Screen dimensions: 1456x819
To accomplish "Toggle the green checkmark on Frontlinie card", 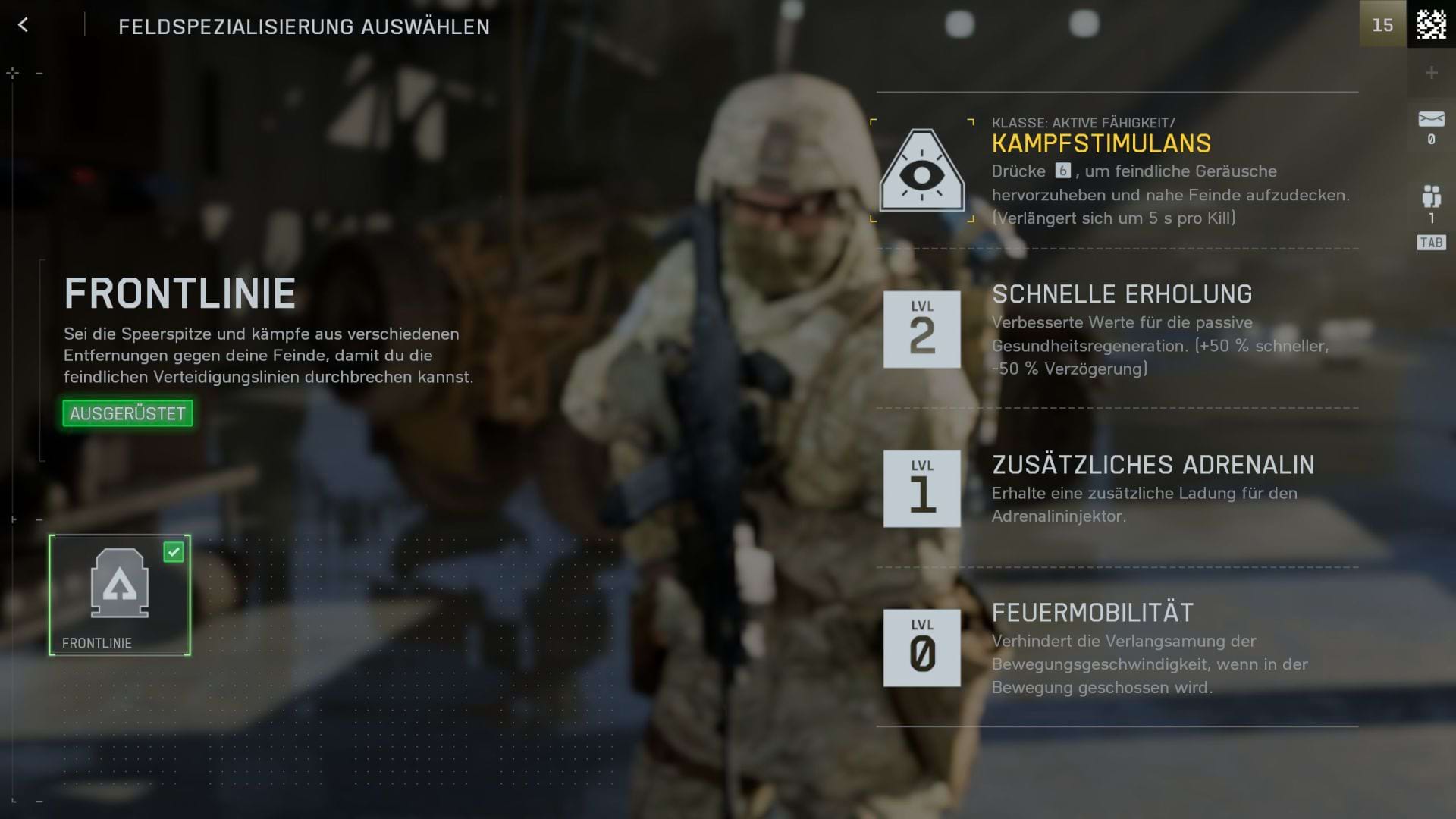I will point(175,553).
